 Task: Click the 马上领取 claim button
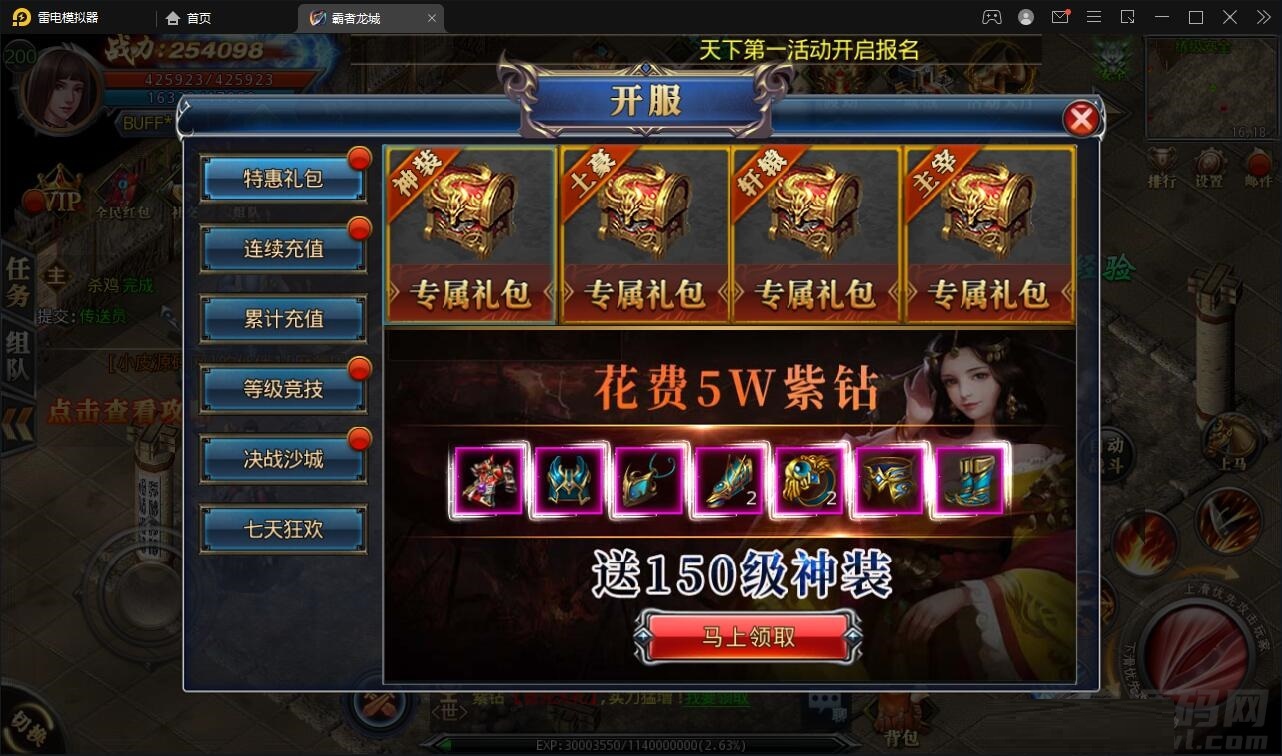[748, 637]
